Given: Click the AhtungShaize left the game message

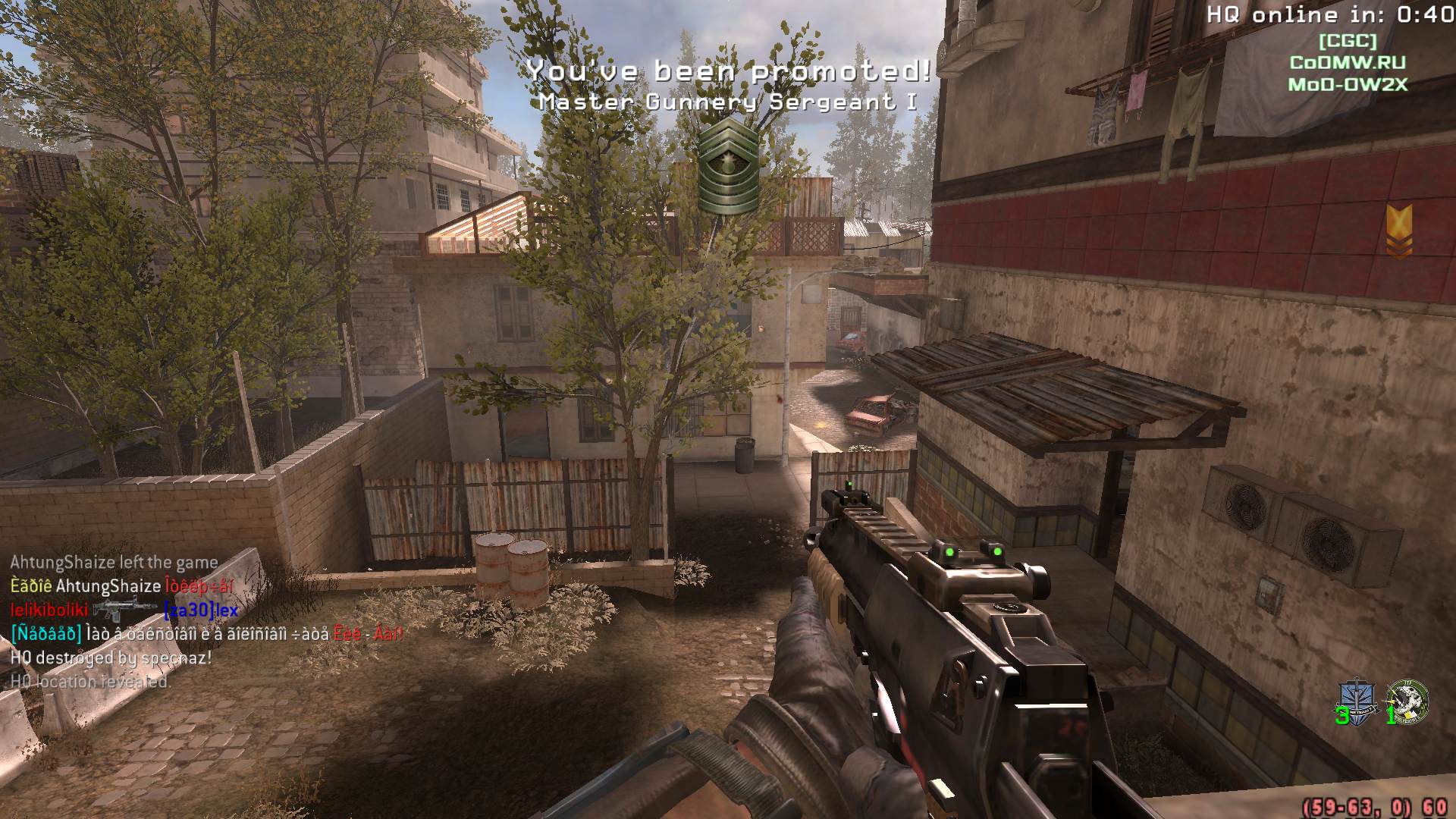Looking at the screenshot, I should tap(112, 563).
